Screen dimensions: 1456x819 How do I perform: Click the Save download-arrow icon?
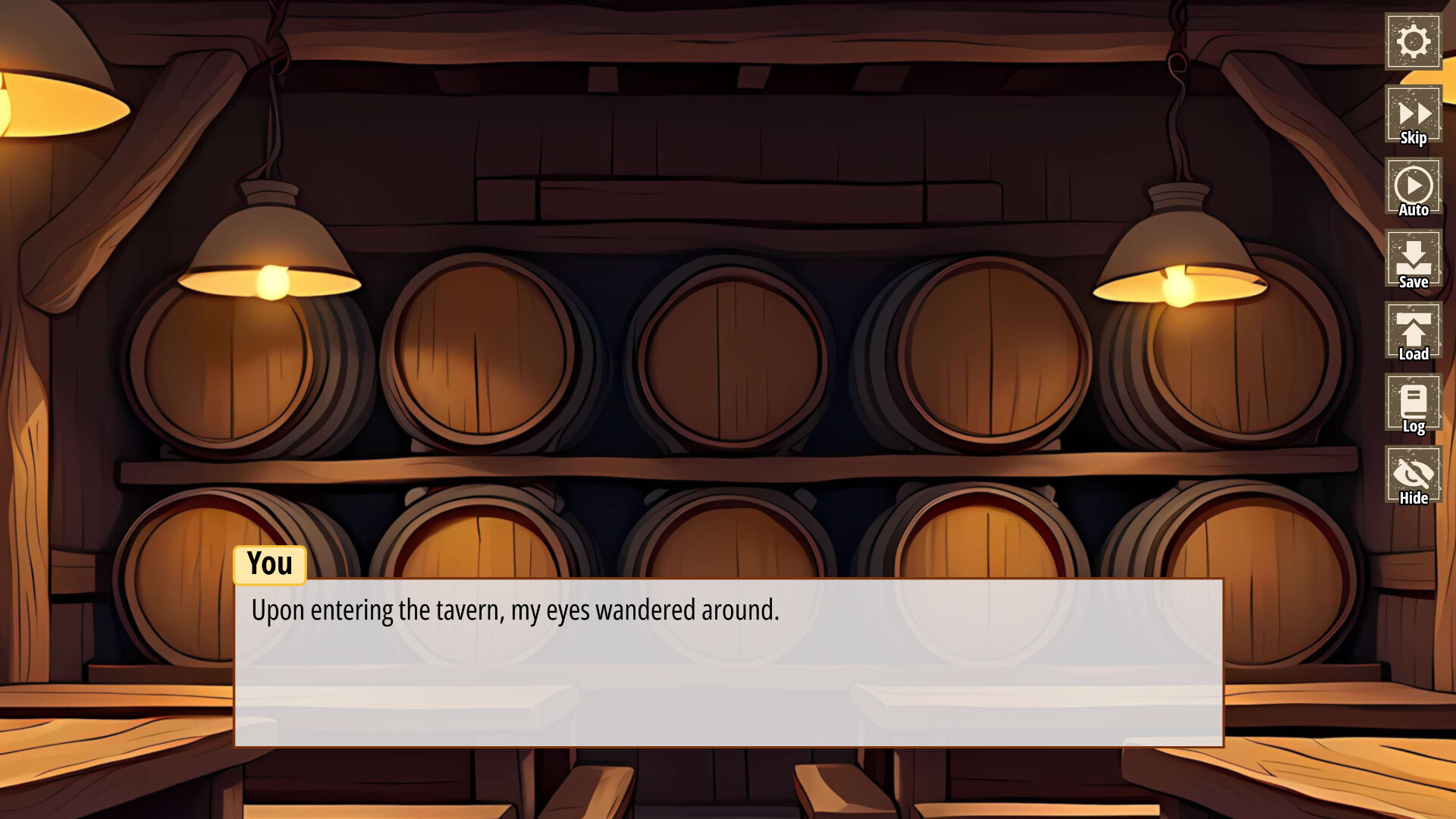[1413, 258]
